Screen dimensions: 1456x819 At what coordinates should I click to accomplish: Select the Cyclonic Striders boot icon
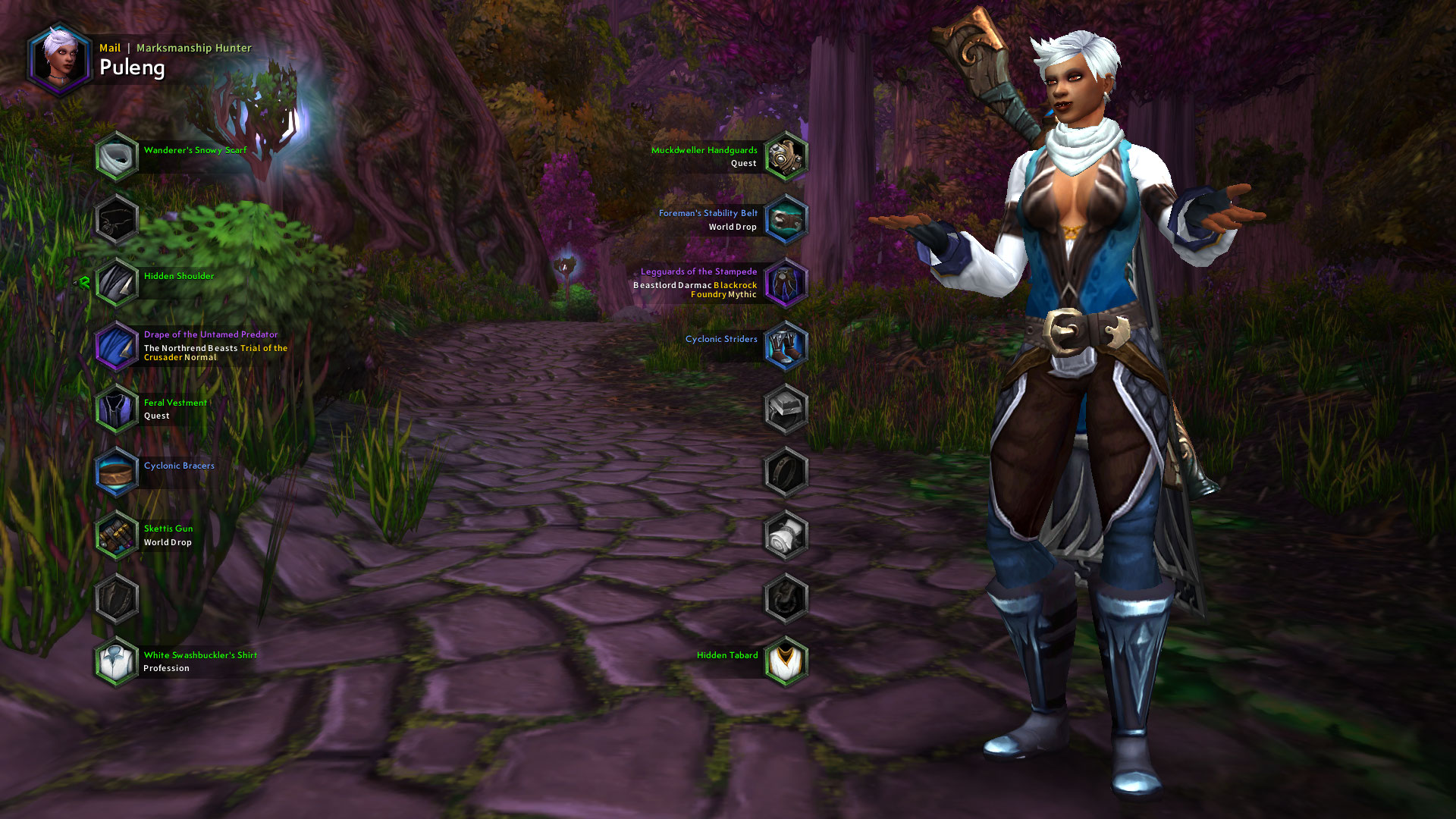(785, 345)
